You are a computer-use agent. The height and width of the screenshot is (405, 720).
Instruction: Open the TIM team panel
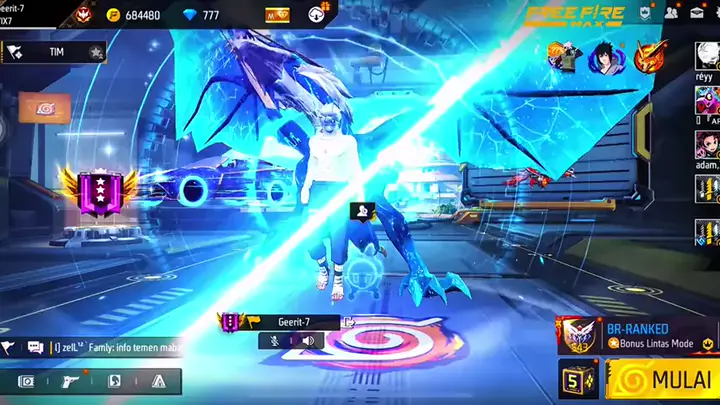pos(55,51)
